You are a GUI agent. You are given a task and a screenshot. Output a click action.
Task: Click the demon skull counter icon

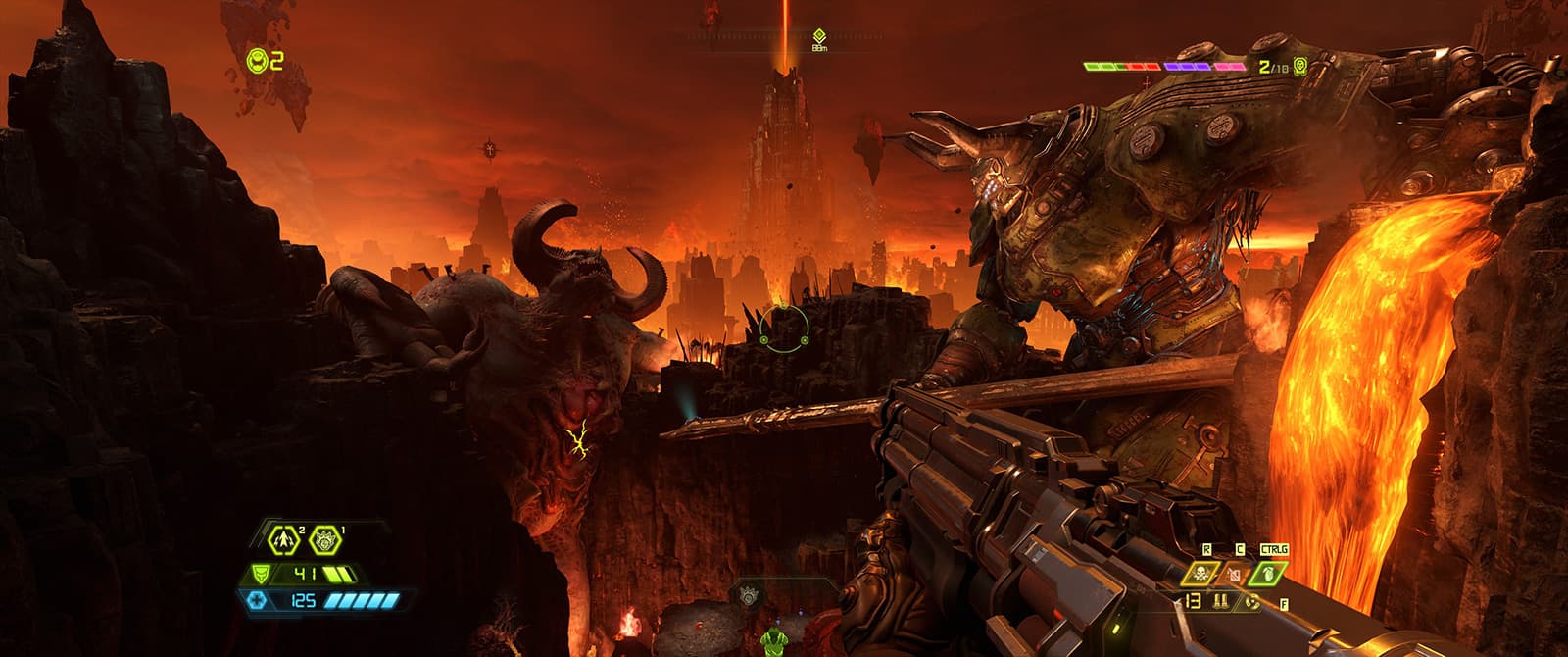1300,66
